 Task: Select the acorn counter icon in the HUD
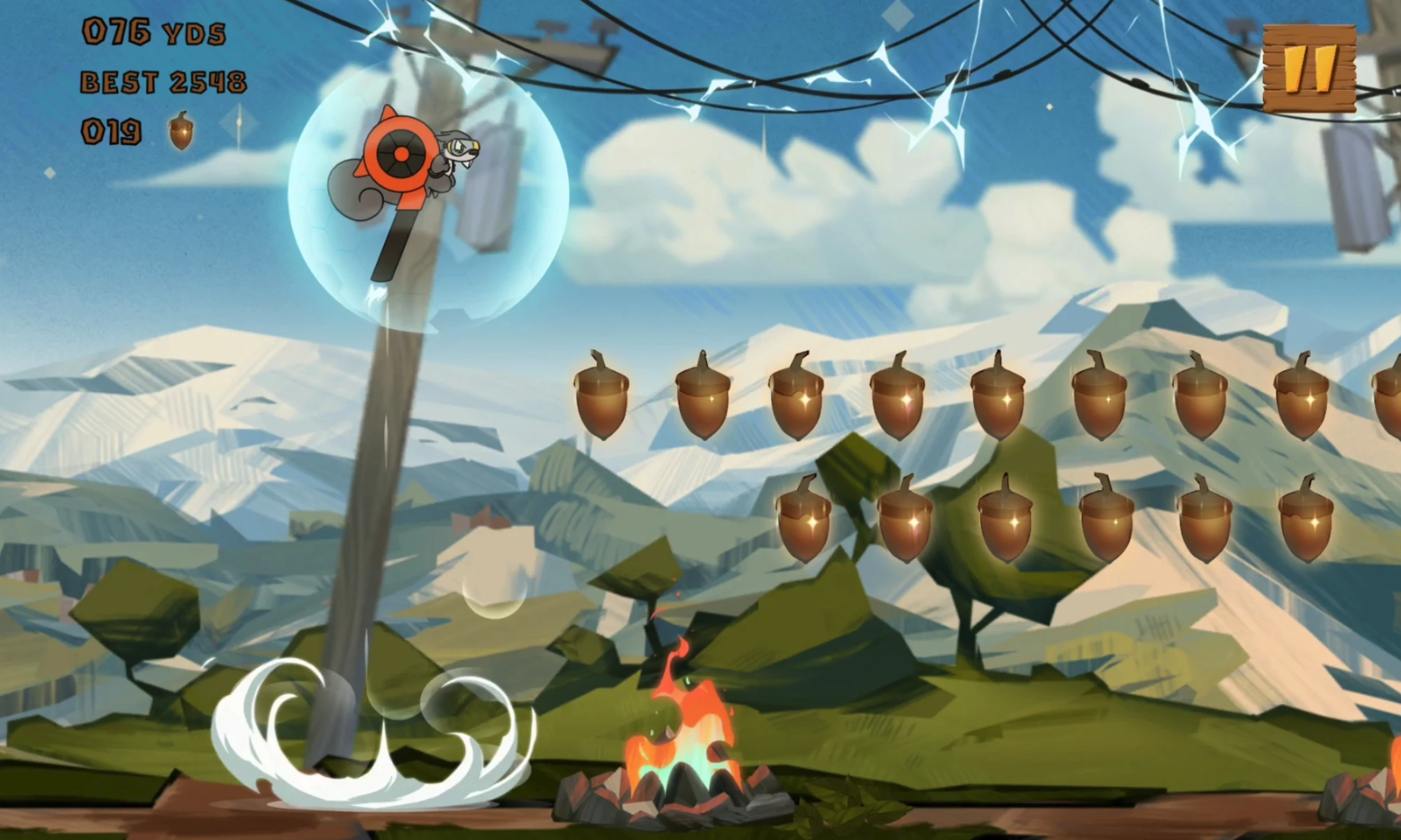tap(181, 131)
